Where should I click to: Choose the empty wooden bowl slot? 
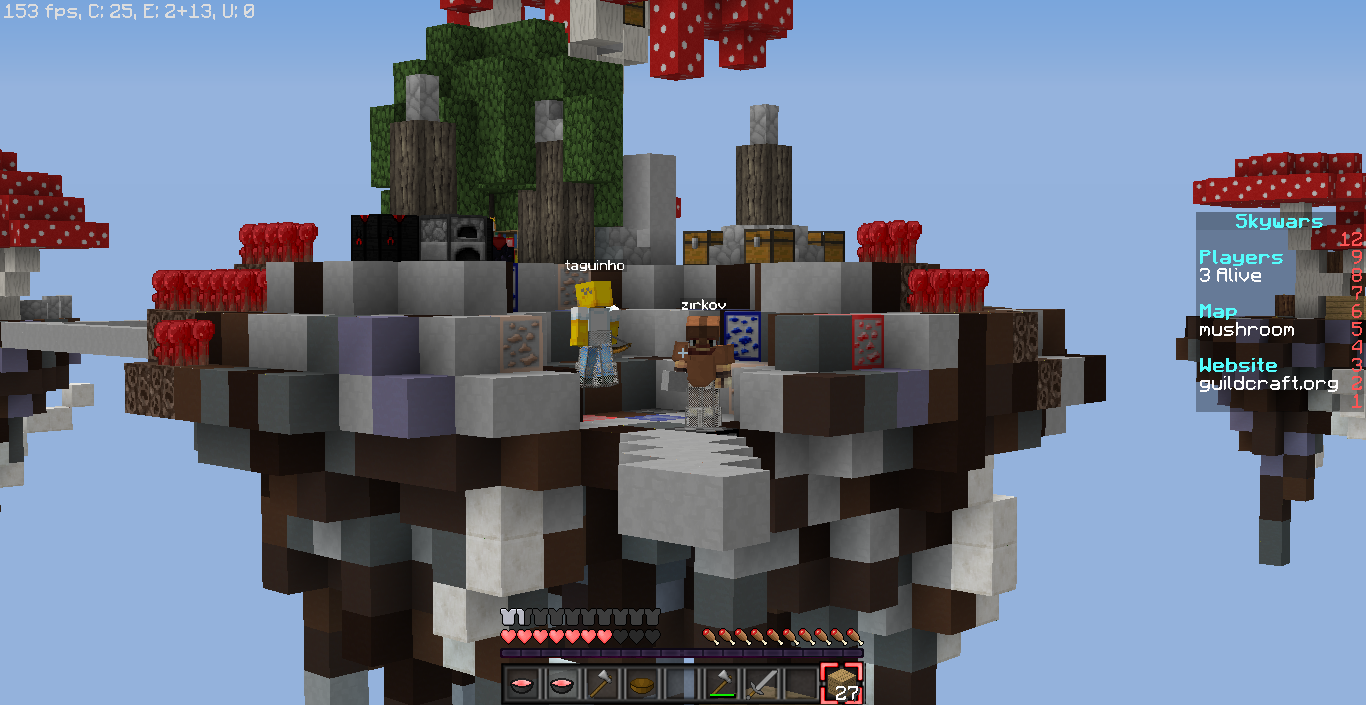[642, 684]
